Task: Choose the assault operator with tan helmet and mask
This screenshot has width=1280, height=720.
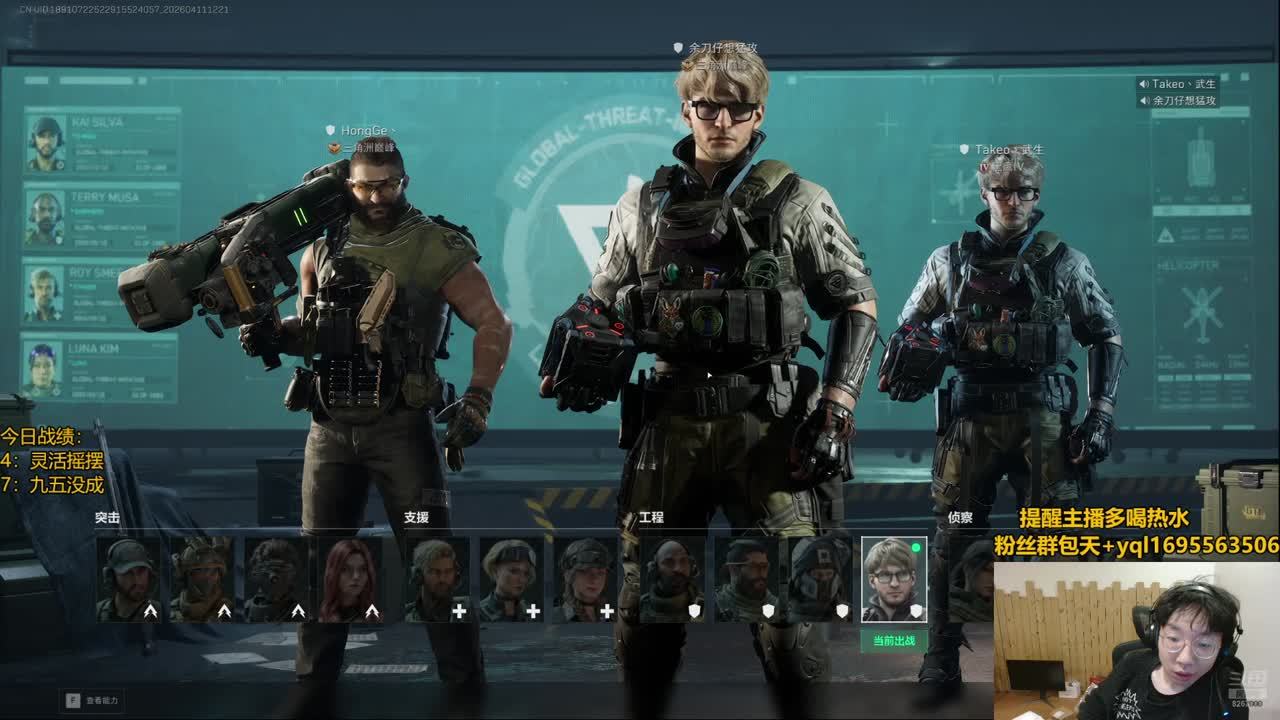Action: coord(202,580)
